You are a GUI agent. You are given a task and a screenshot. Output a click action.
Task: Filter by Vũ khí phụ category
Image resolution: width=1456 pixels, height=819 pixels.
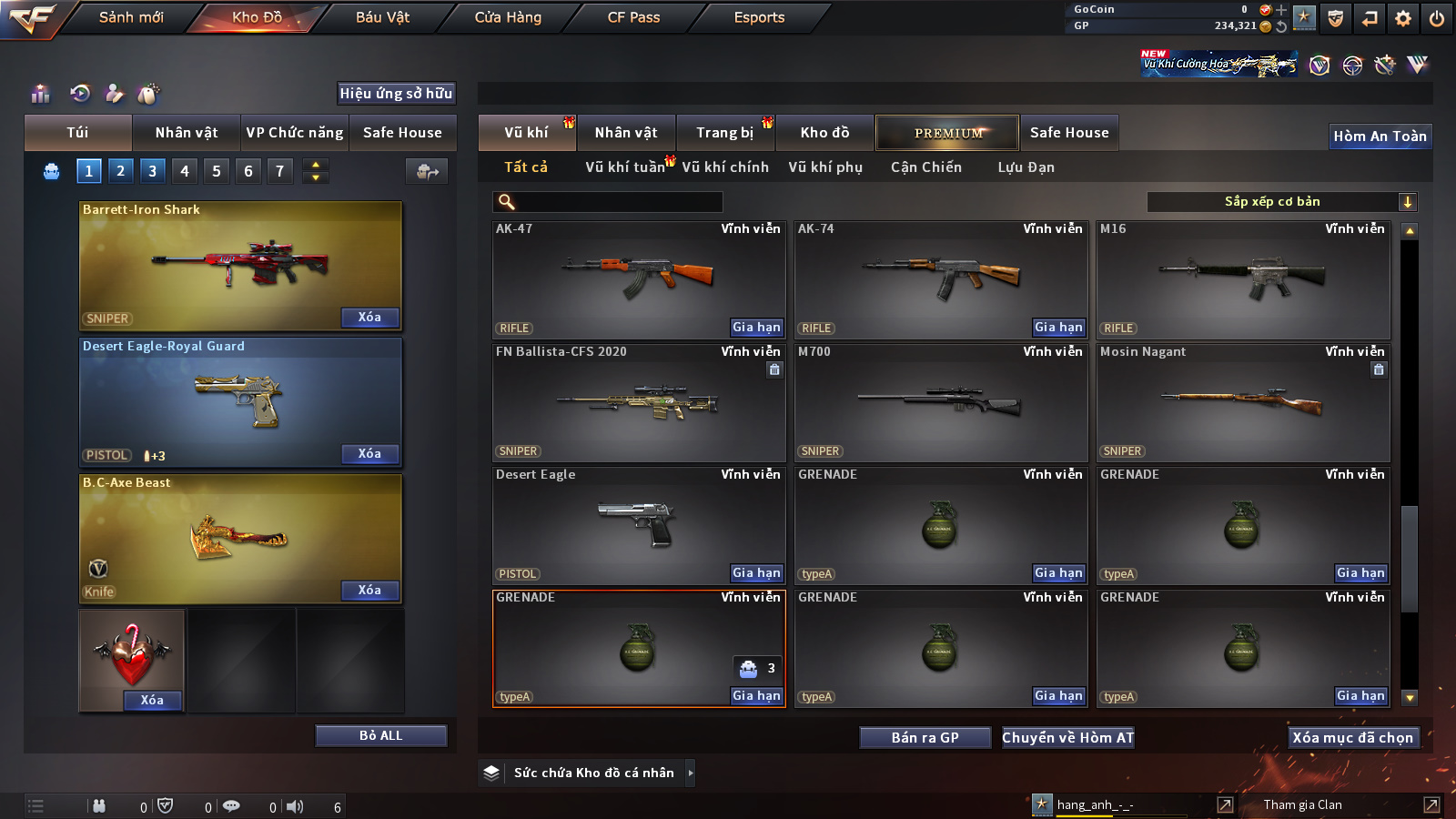tap(825, 167)
